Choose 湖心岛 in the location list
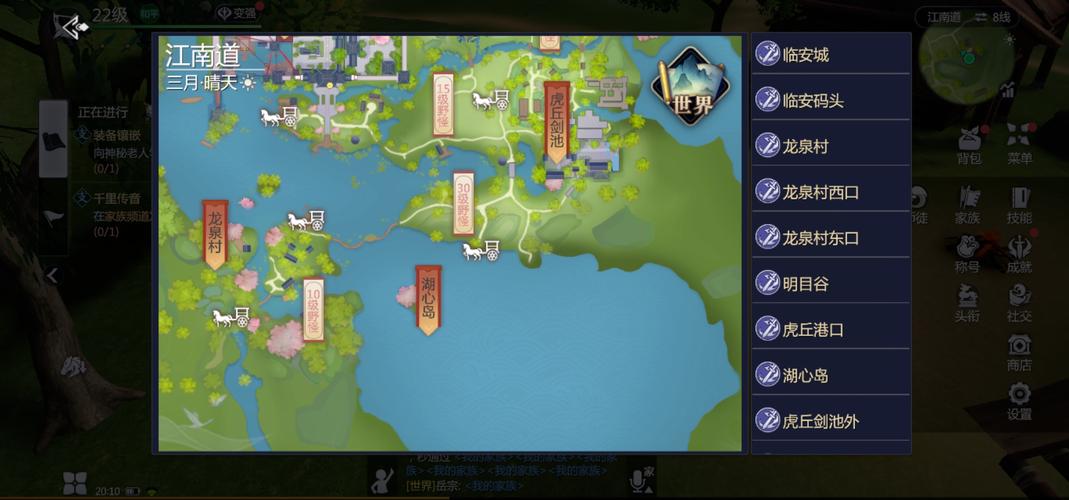Viewport: 1069px width, 500px height. pos(830,376)
